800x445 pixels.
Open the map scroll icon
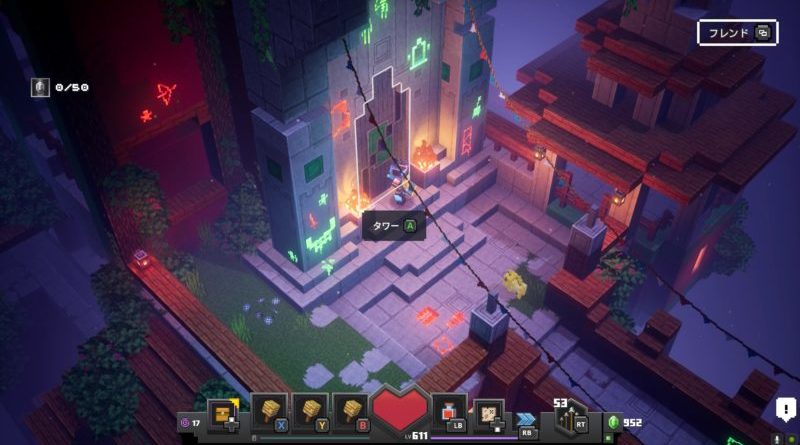click(x=488, y=412)
